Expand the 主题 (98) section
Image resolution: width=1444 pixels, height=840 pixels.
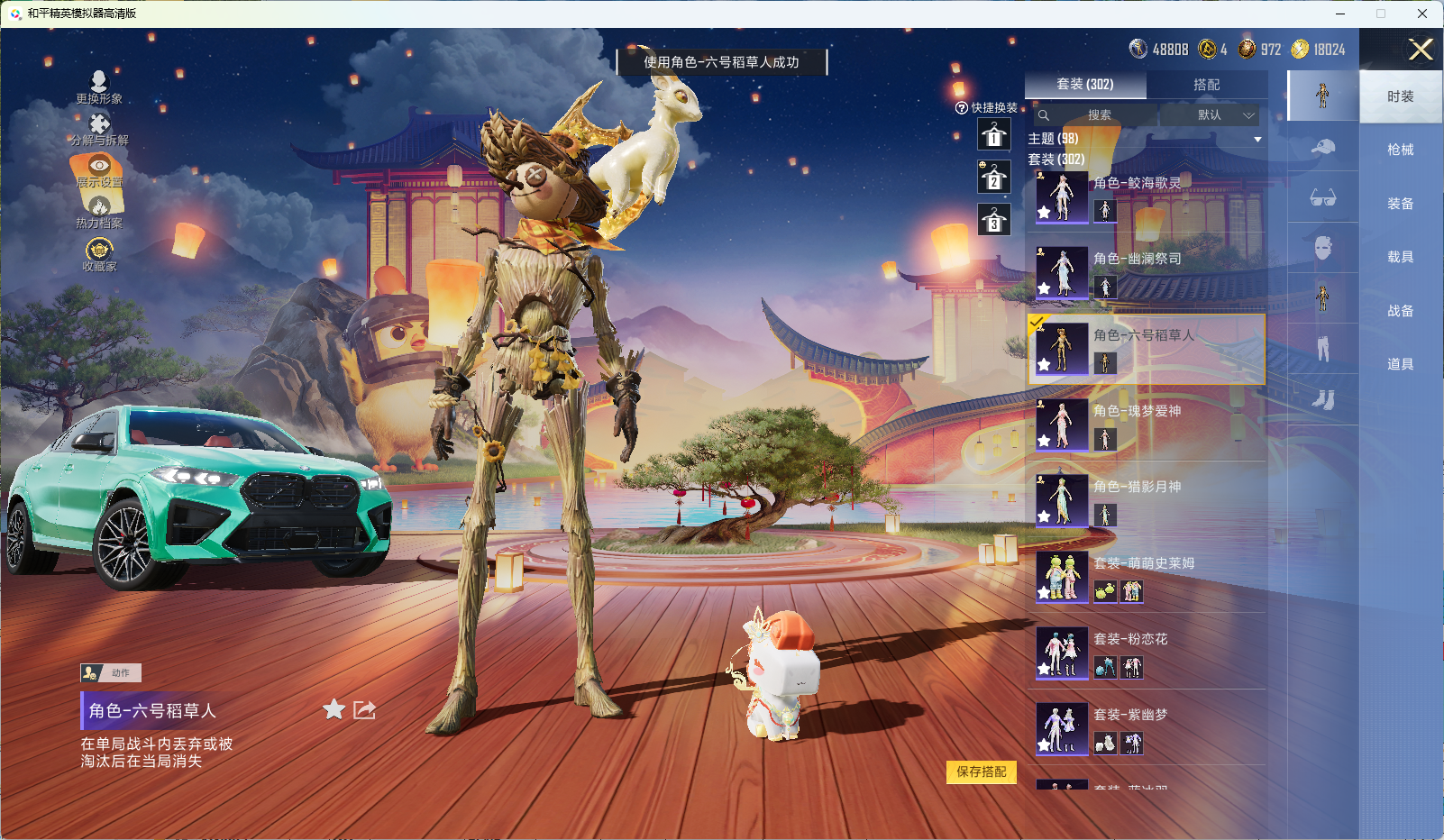tap(1257, 140)
